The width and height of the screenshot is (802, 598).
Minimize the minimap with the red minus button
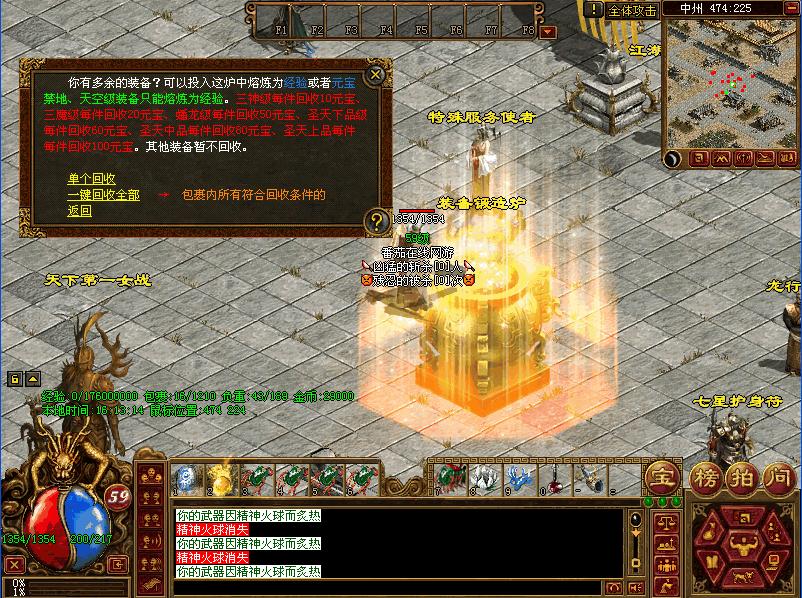click(x=789, y=10)
